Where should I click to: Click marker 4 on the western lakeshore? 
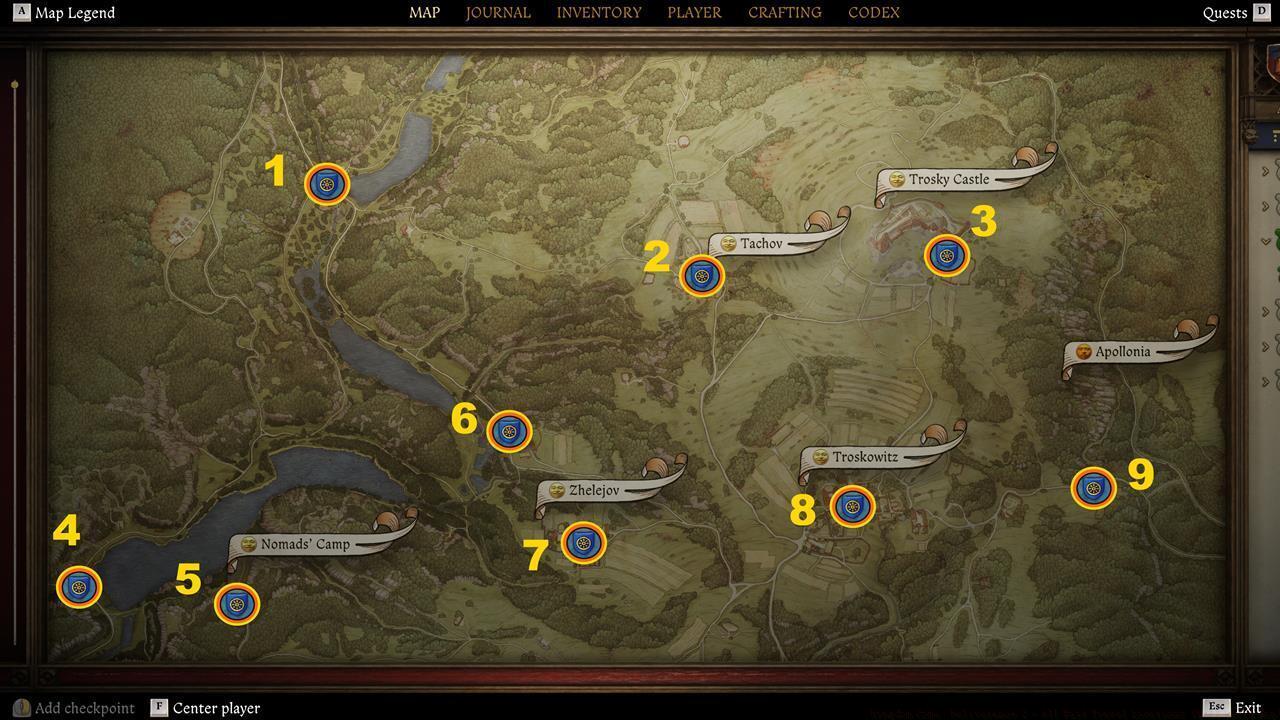coord(78,588)
